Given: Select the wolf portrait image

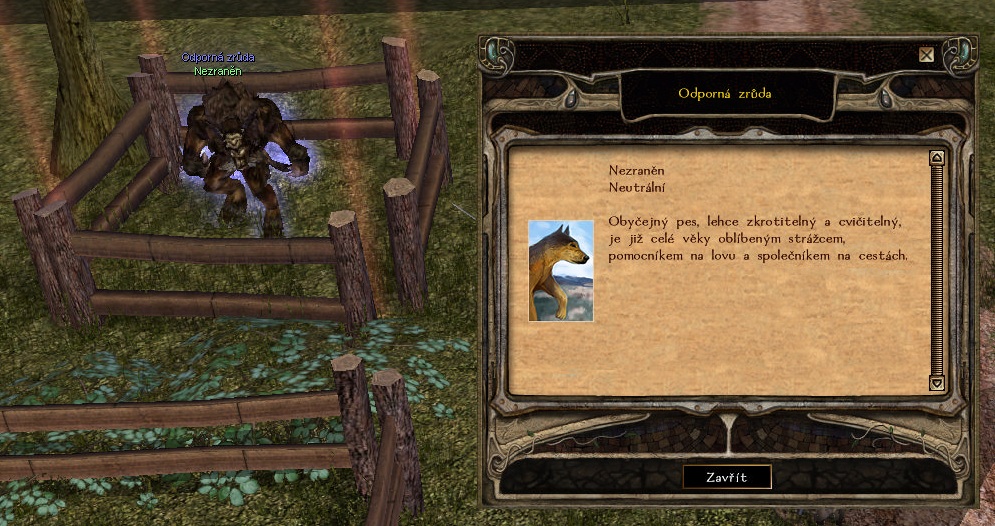Looking at the screenshot, I should 561,270.
